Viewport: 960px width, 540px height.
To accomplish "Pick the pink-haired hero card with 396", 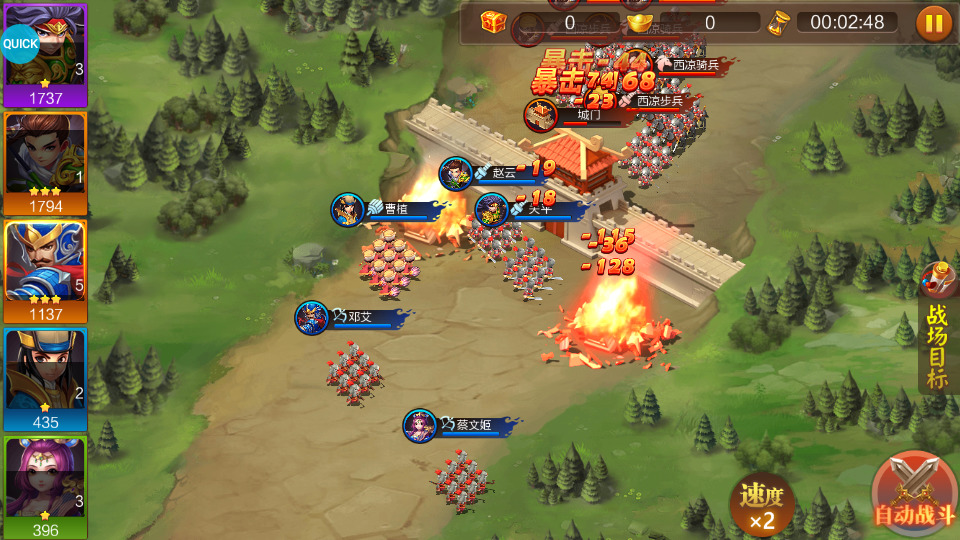I will [46, 487].
